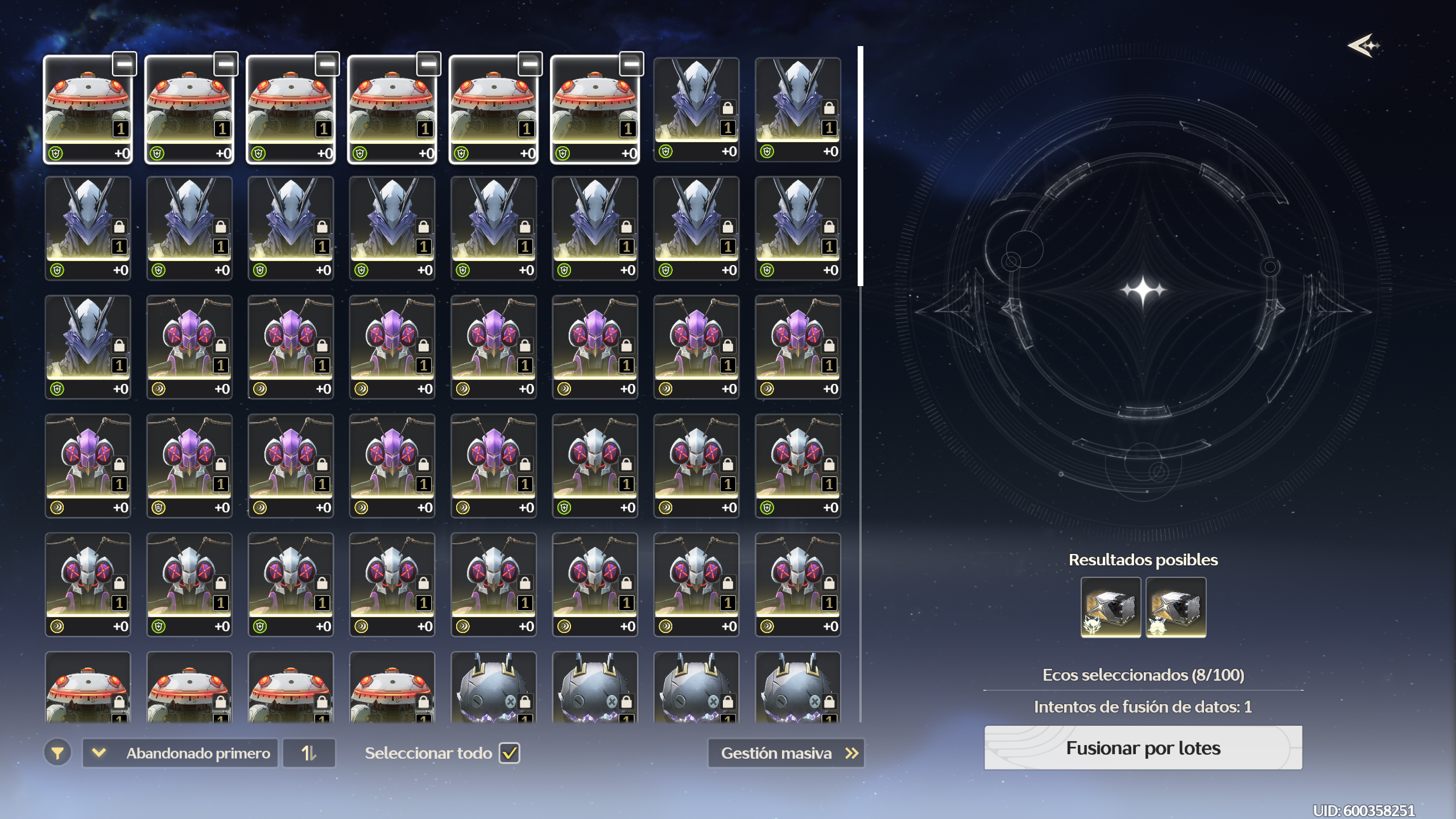Reverse the echo sort order
The height and width of the screenshot is (819, 1456).
pyautogui.click(x=309, y=753)
